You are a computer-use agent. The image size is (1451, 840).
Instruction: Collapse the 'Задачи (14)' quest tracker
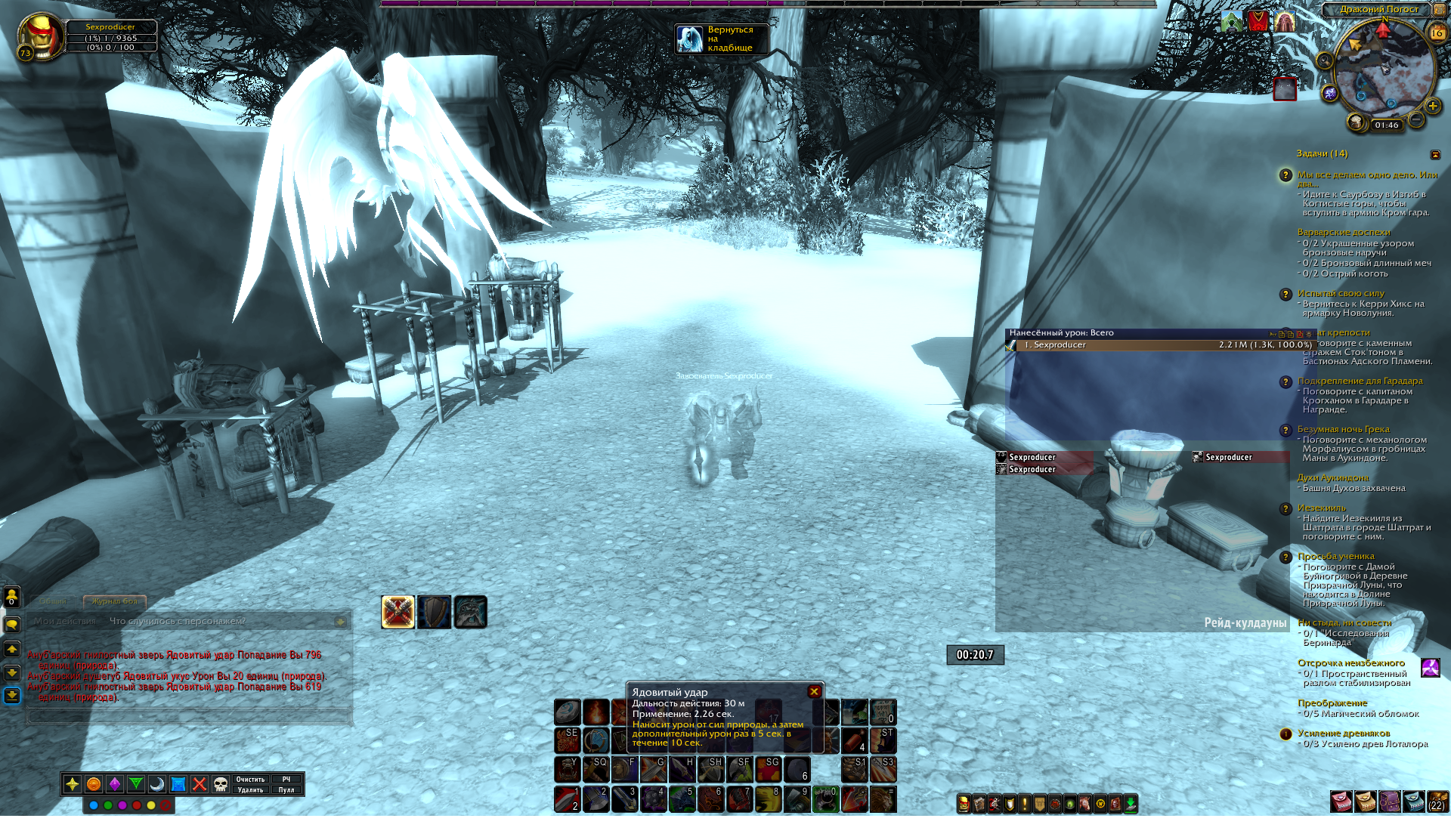[1435, 155]
